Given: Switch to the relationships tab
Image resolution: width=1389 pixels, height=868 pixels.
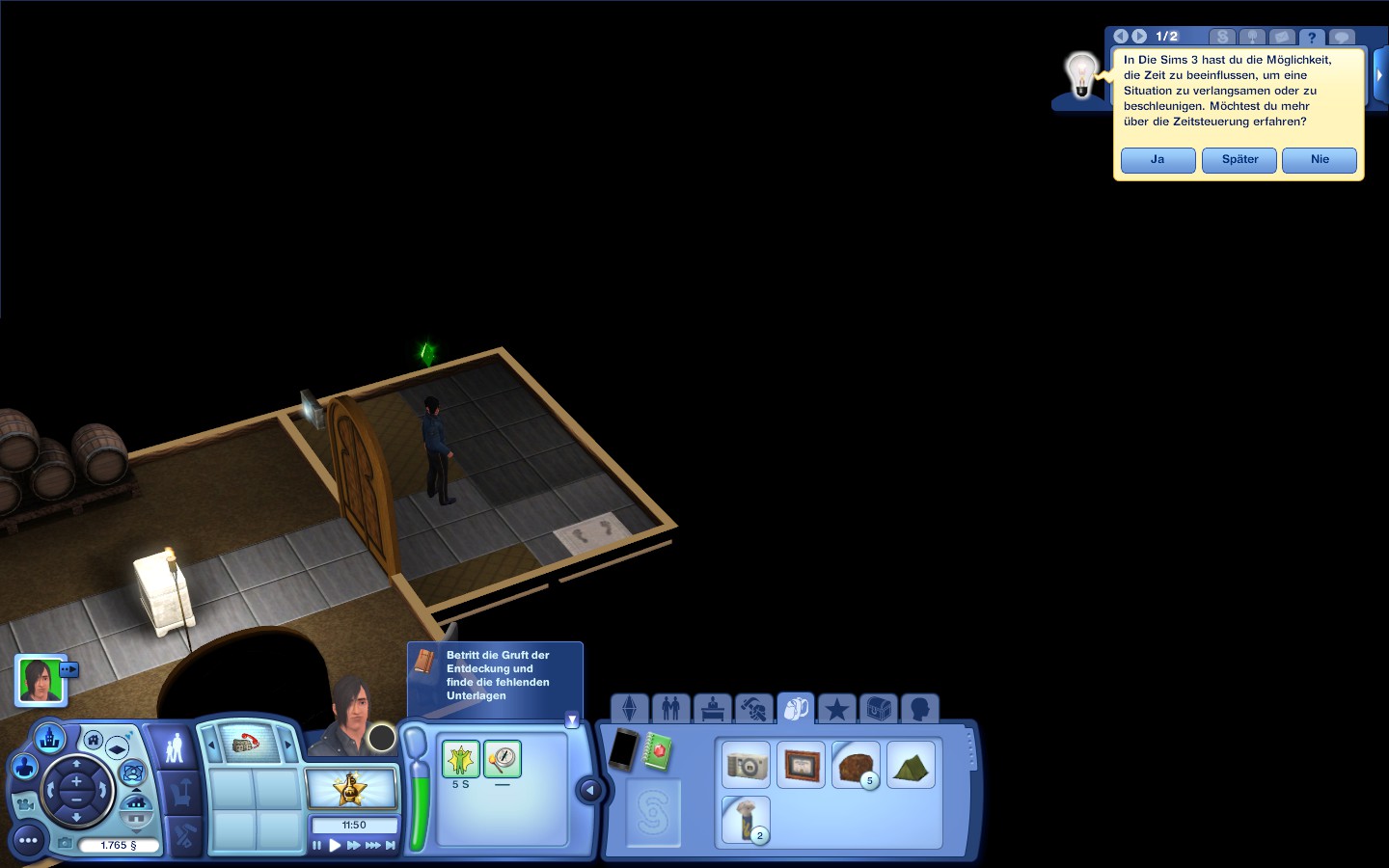Looking at the screenshot, I should click(x=670, y=709).
